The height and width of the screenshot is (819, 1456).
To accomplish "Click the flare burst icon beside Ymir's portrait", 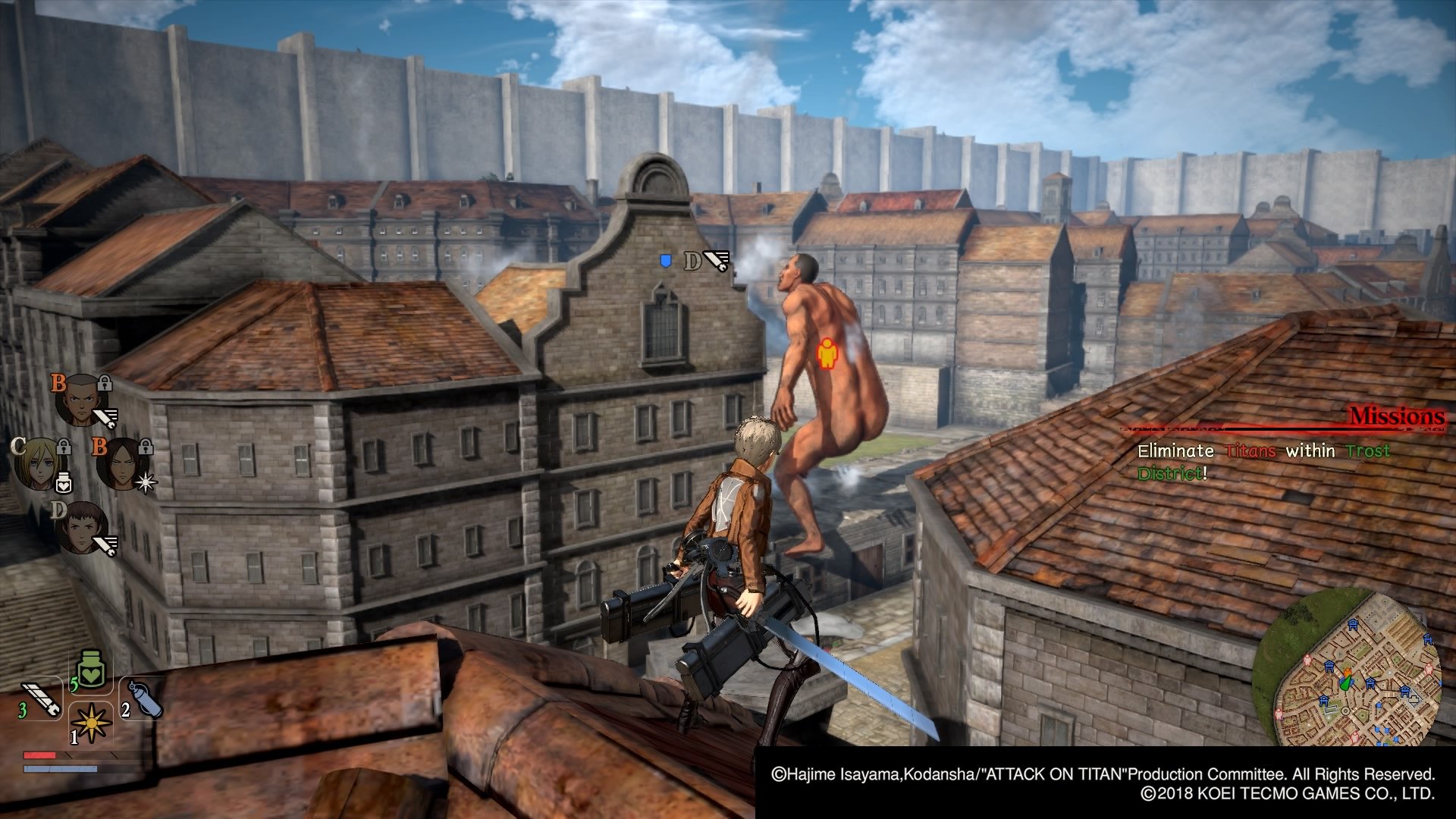I will pos(146,483).
